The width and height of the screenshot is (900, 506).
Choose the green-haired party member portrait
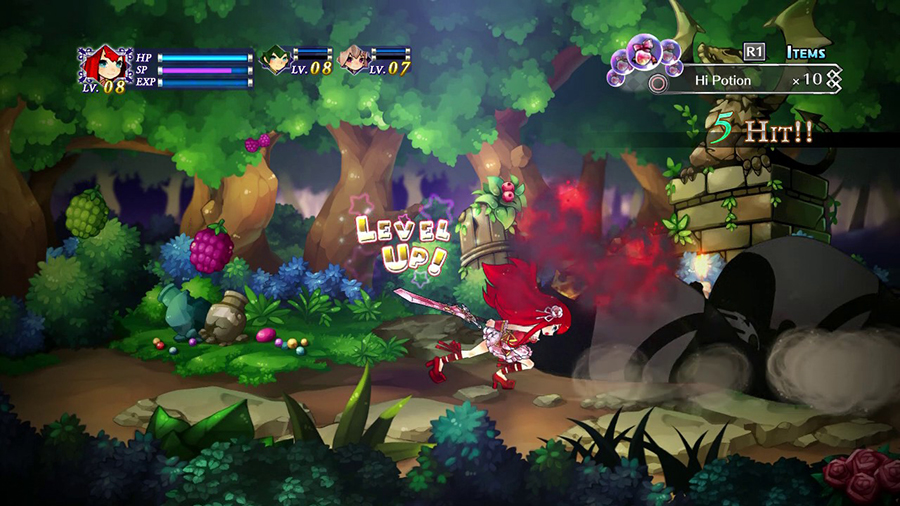[274, 60]
